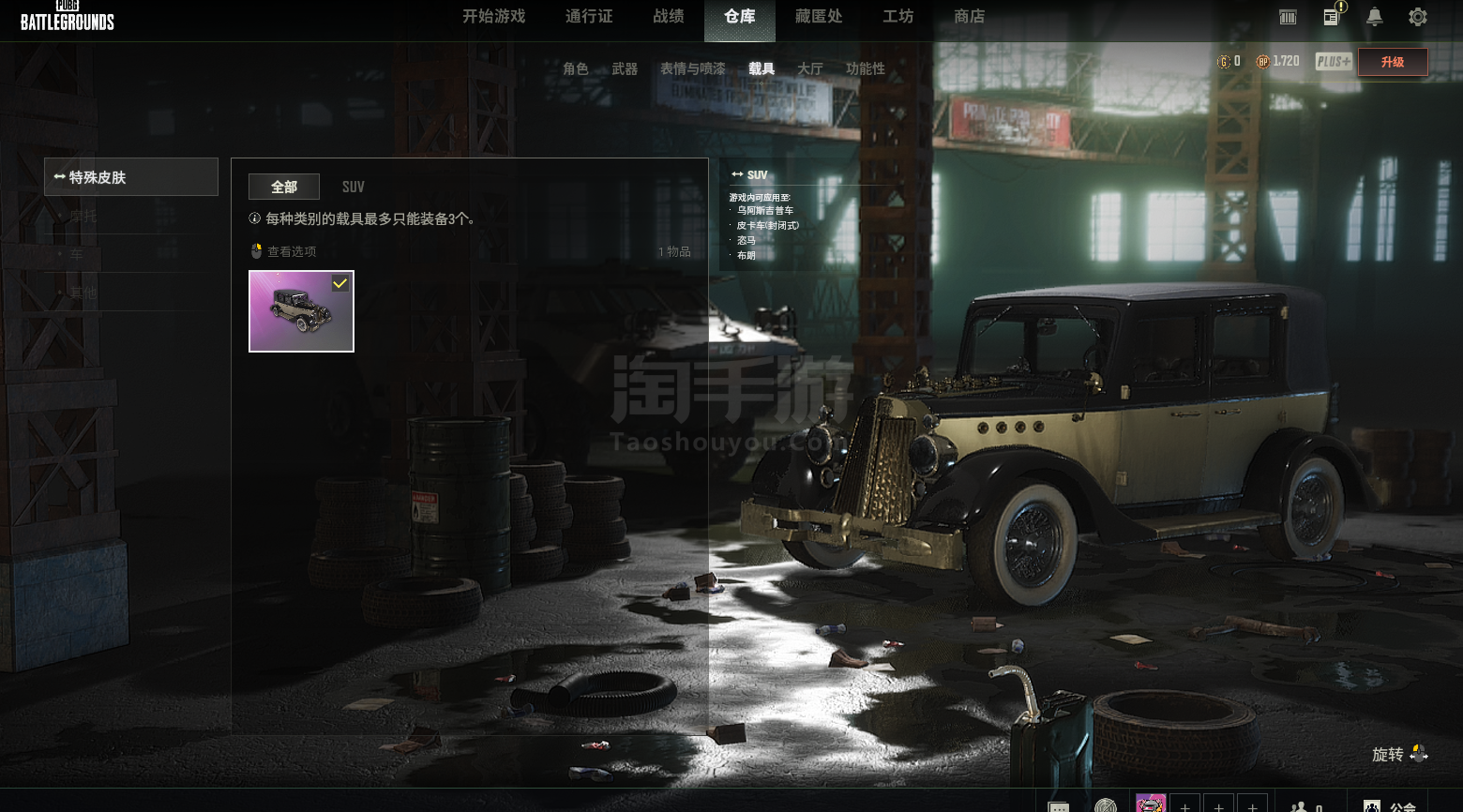Screen dimensions: 1463x812
Task: Select the 武器 weapons tab
Action: tap(625, 68)
